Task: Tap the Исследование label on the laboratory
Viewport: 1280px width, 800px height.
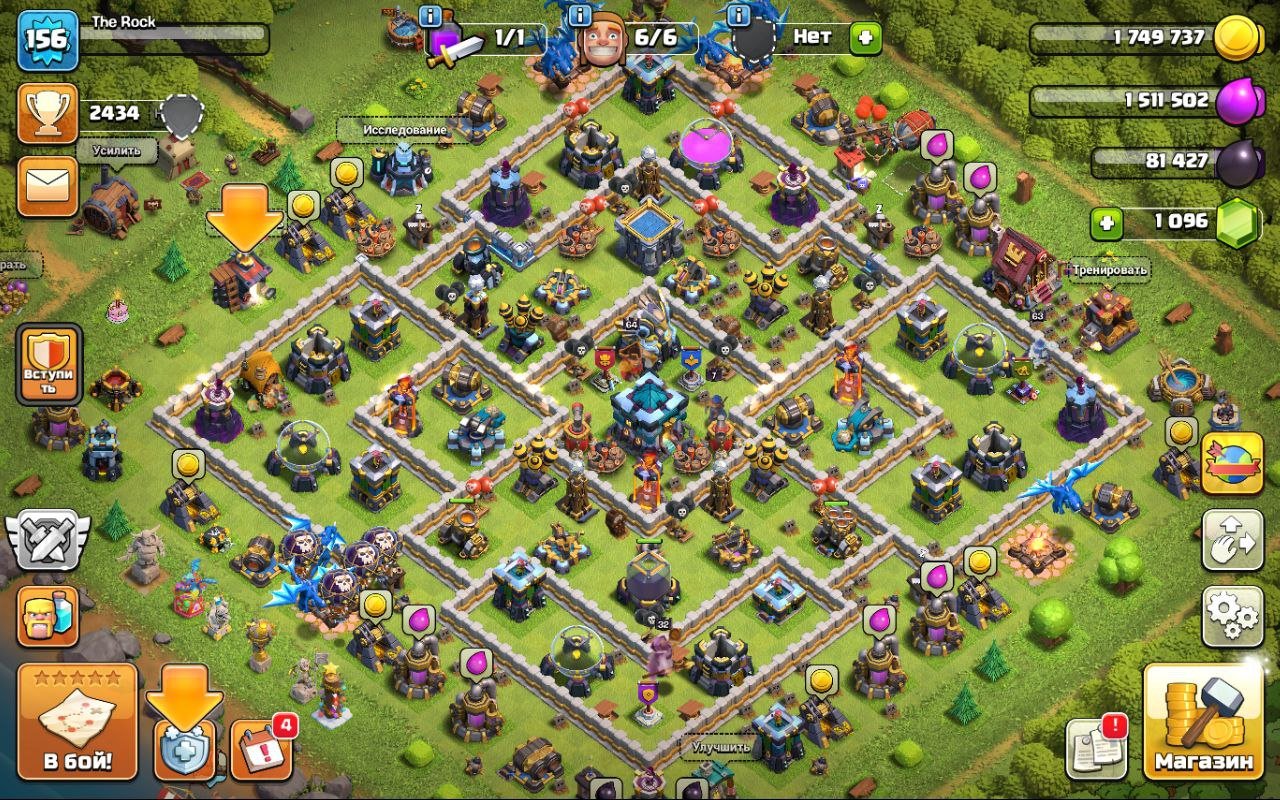Action: [x=404, y=131]
